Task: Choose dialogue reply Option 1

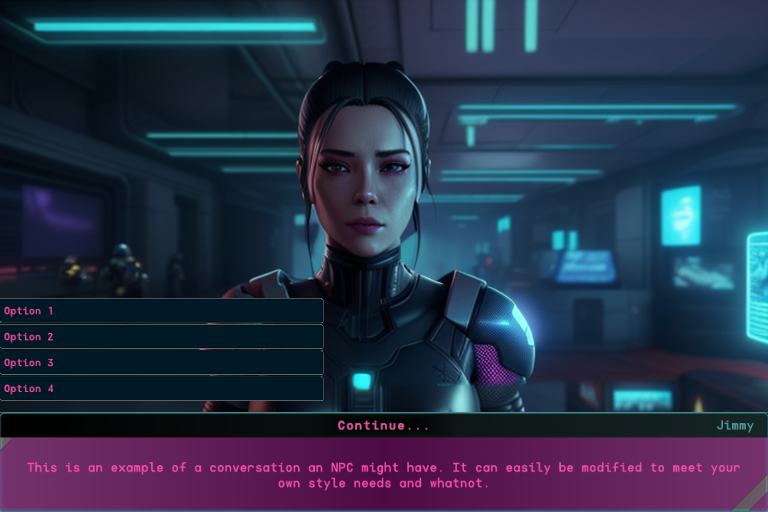Action: point(161,311)
